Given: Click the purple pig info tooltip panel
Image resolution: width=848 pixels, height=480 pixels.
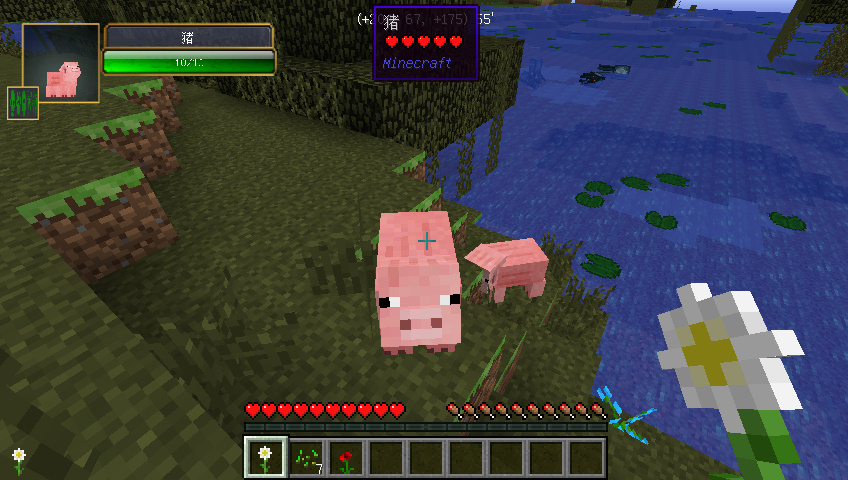Looking at the screenshot, I should (x=425, y=43).
